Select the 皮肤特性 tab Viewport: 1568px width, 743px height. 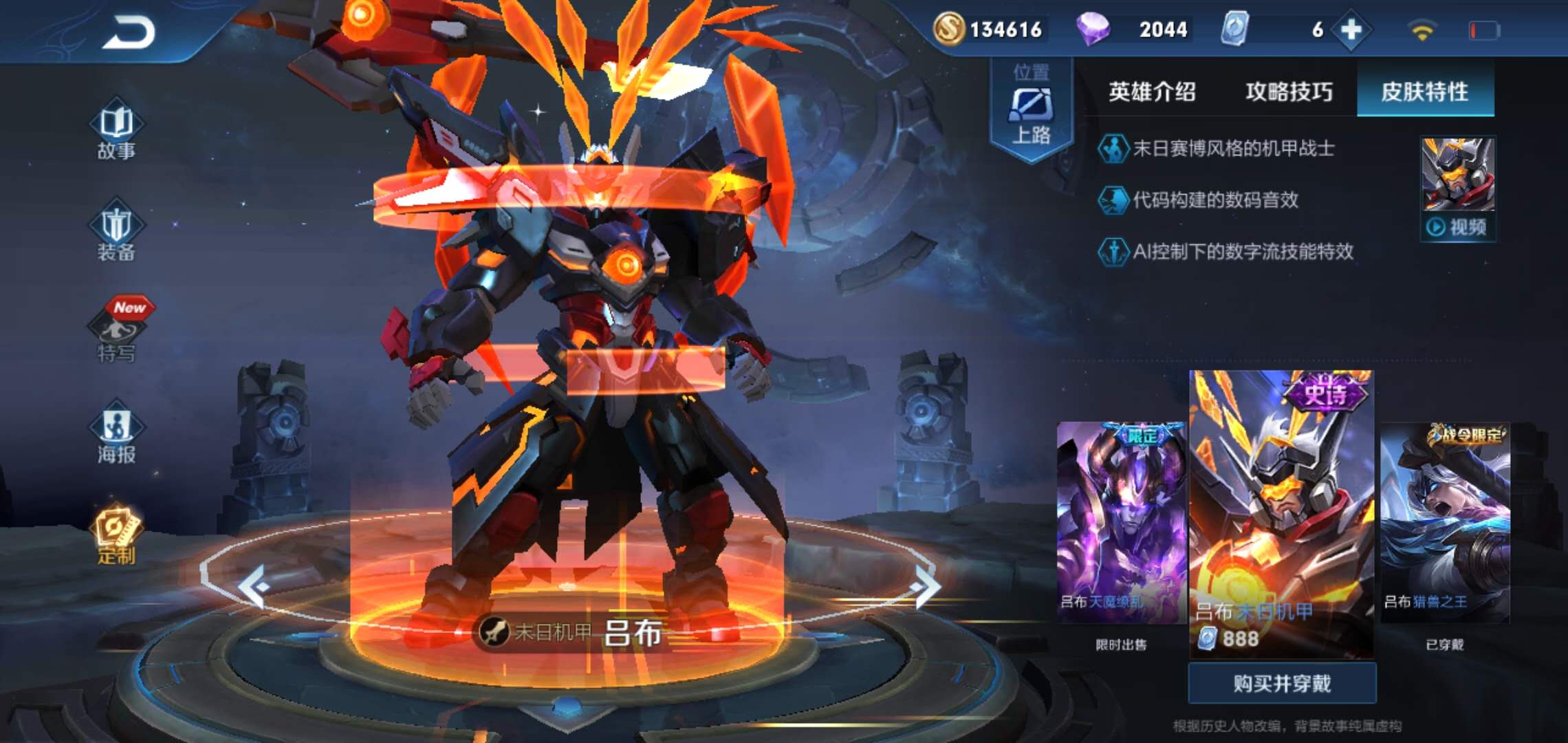(x=1424, y=91)
